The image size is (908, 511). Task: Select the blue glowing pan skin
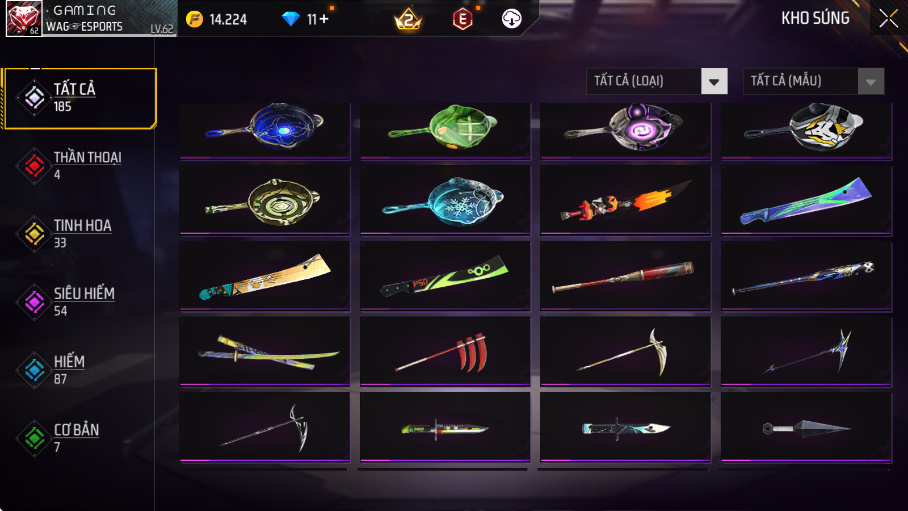coord(265,129)
